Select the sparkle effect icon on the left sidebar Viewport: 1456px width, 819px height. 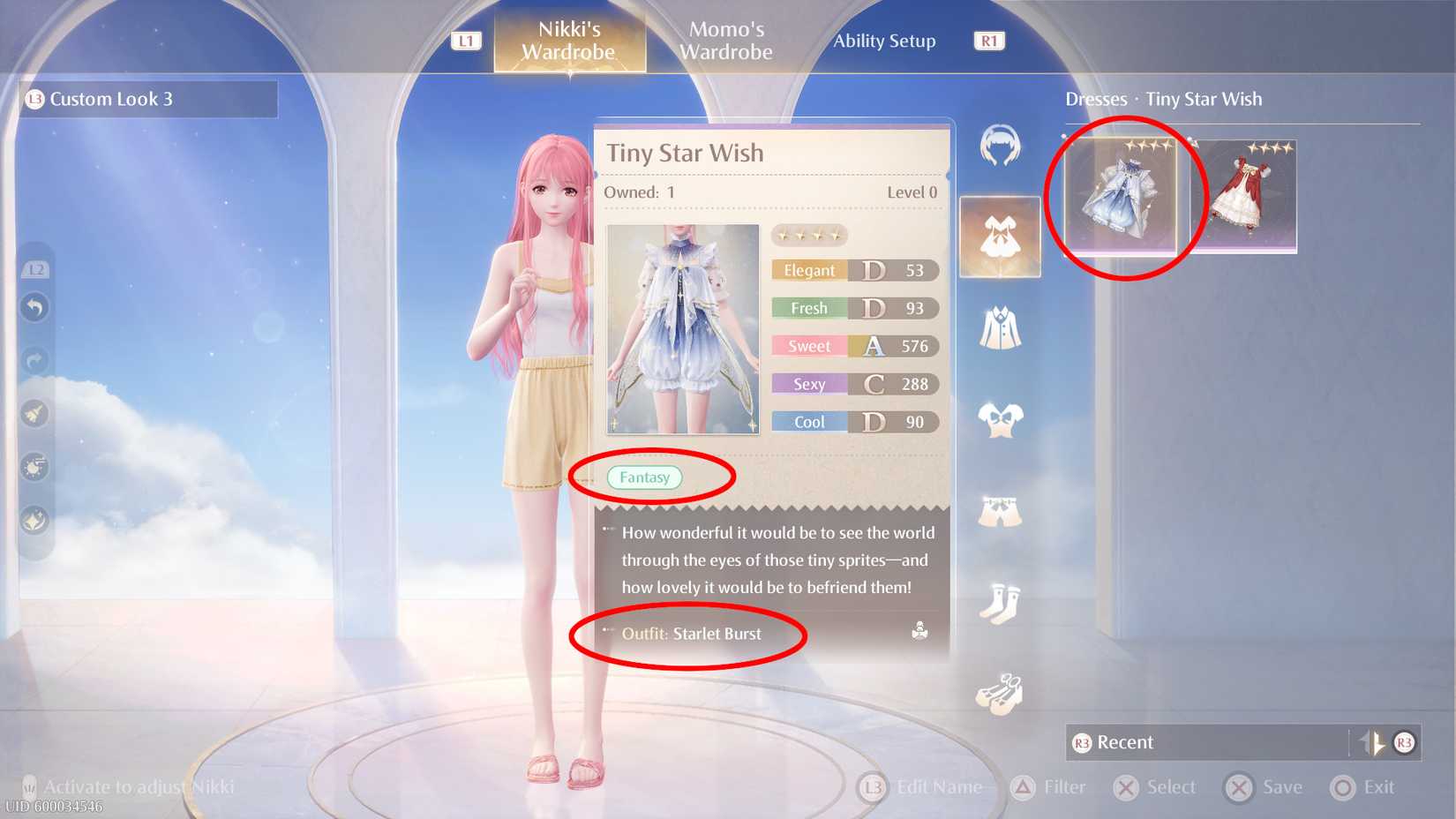click(x=34, y=519)
